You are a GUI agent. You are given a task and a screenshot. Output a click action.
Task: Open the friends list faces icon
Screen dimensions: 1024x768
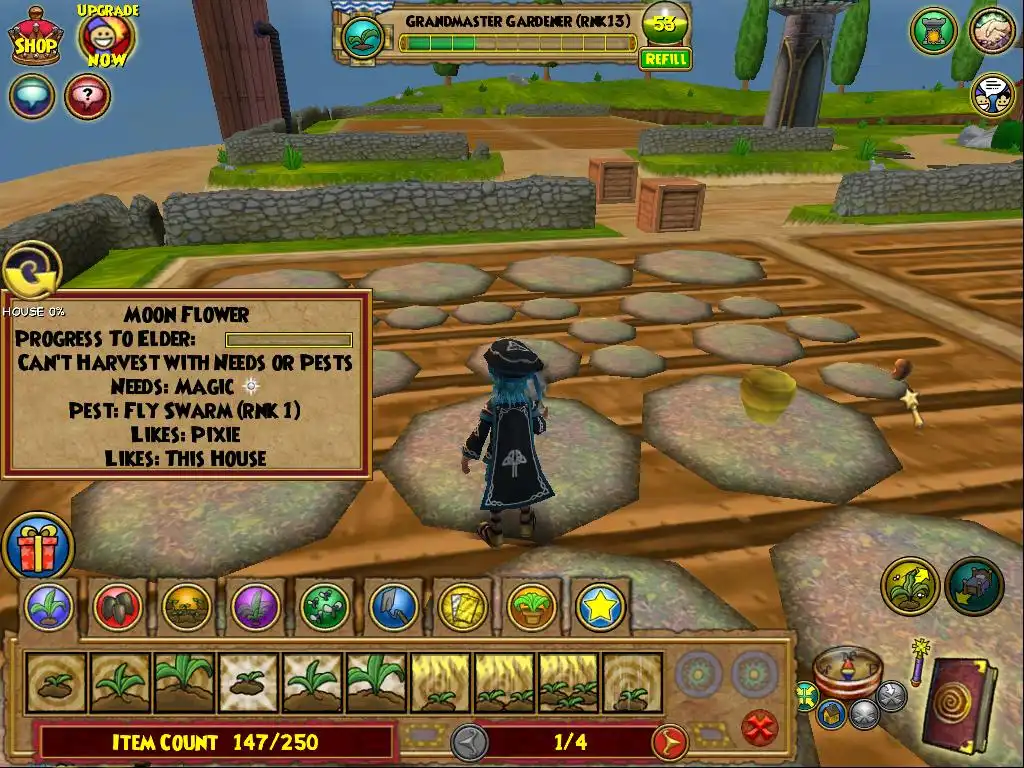(x=992, y=96)
